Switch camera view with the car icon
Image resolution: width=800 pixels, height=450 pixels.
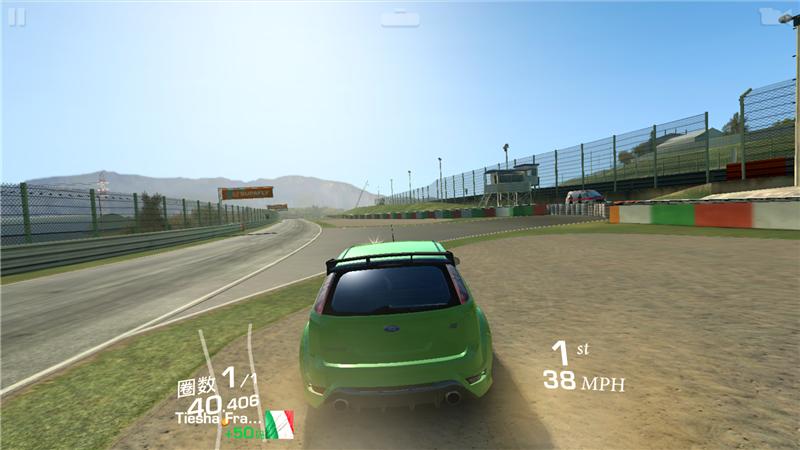400,18
